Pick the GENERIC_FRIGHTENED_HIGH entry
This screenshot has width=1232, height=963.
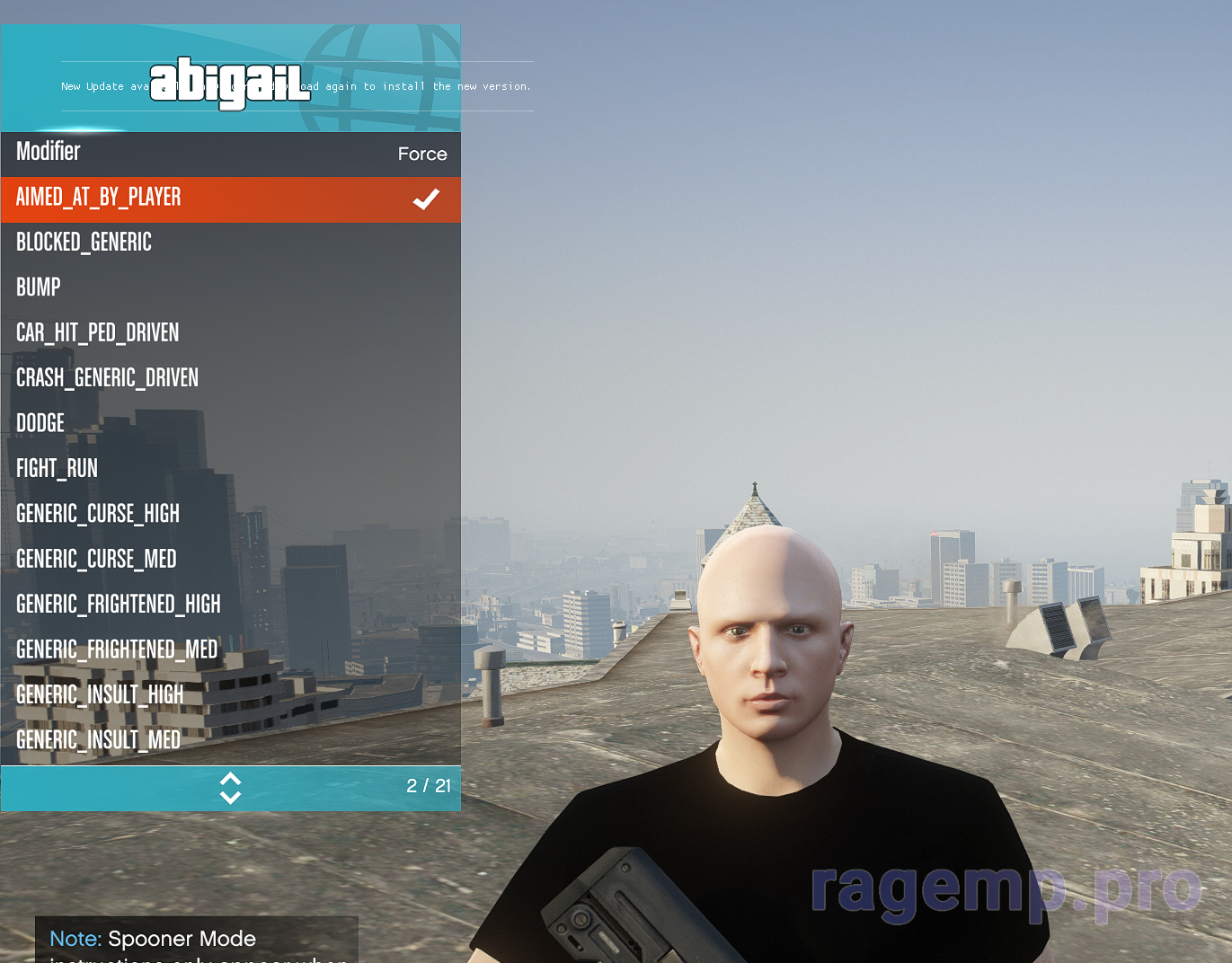[x=230, y=605]
